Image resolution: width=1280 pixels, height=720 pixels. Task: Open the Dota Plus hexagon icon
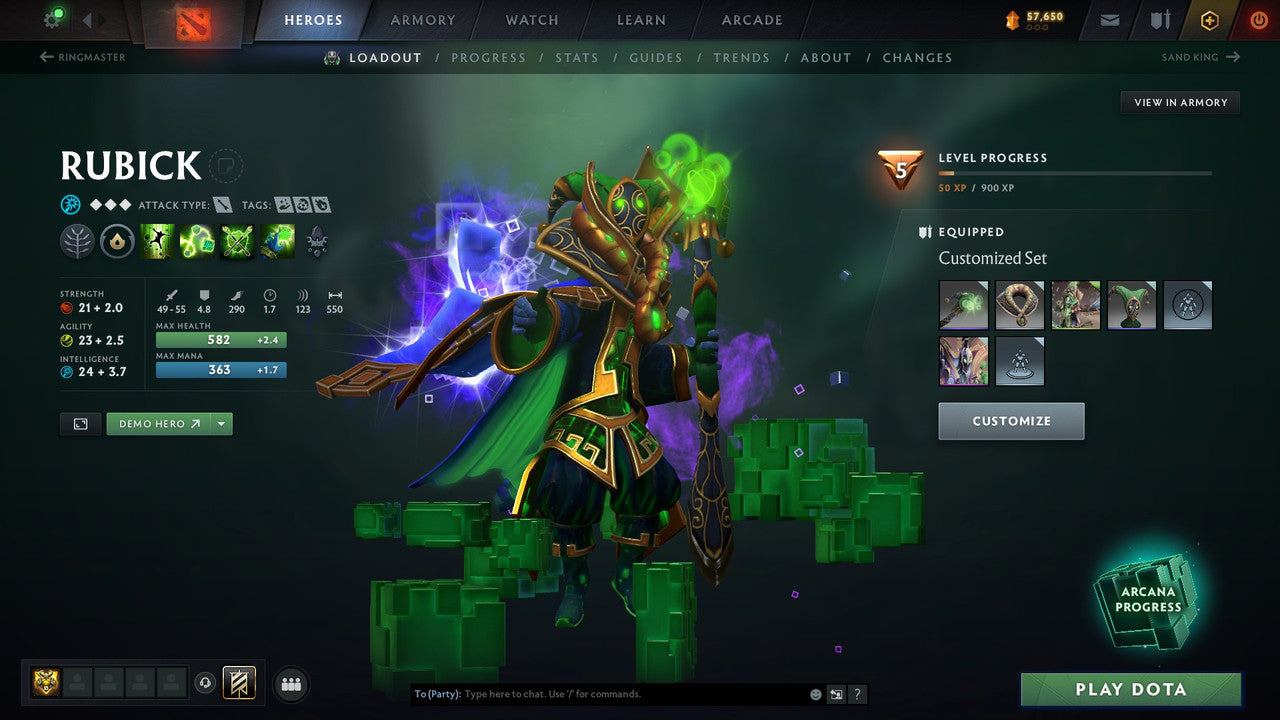point(1209,19)
